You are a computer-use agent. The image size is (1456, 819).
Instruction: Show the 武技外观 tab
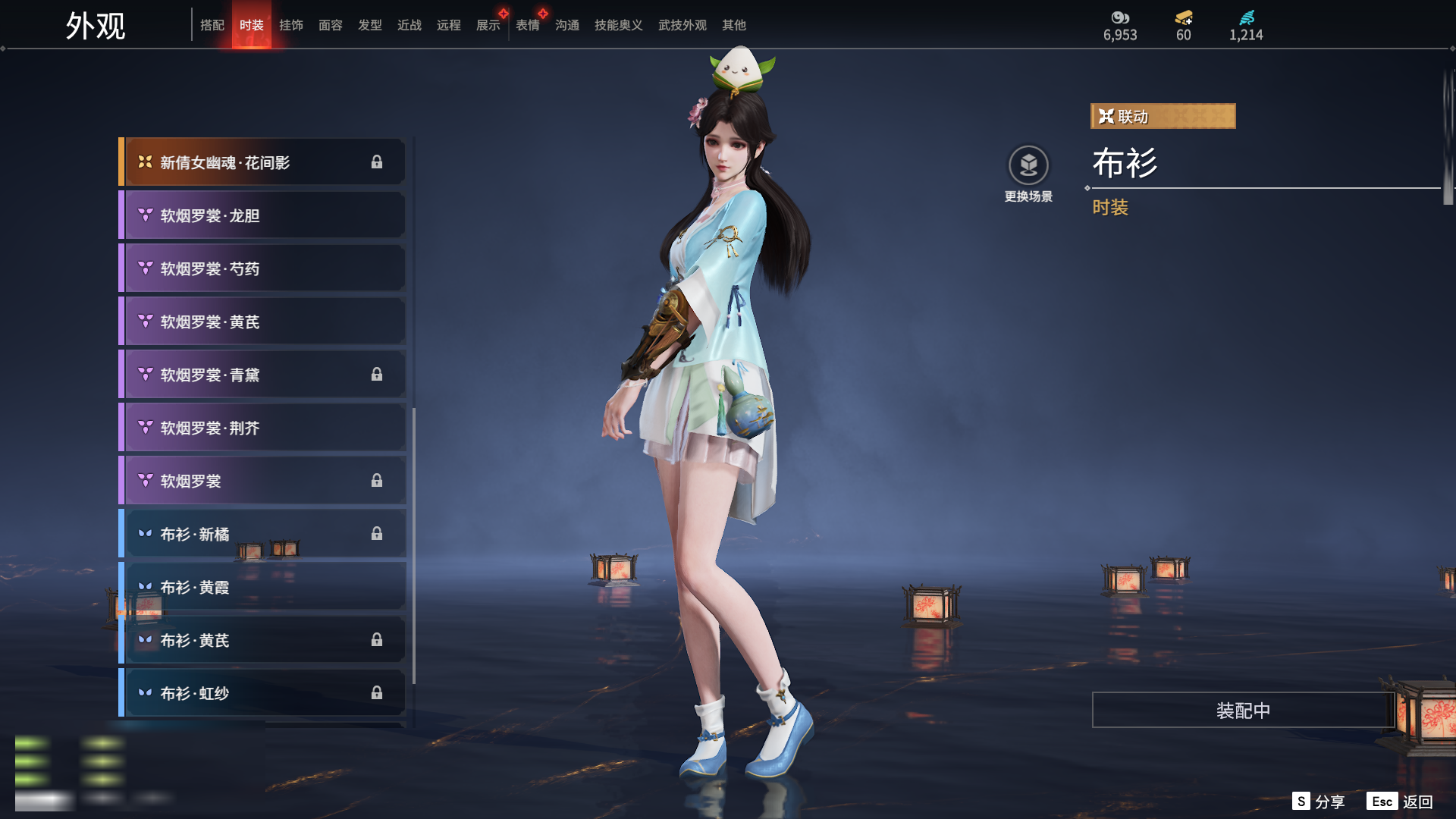[x=682, y=25]
